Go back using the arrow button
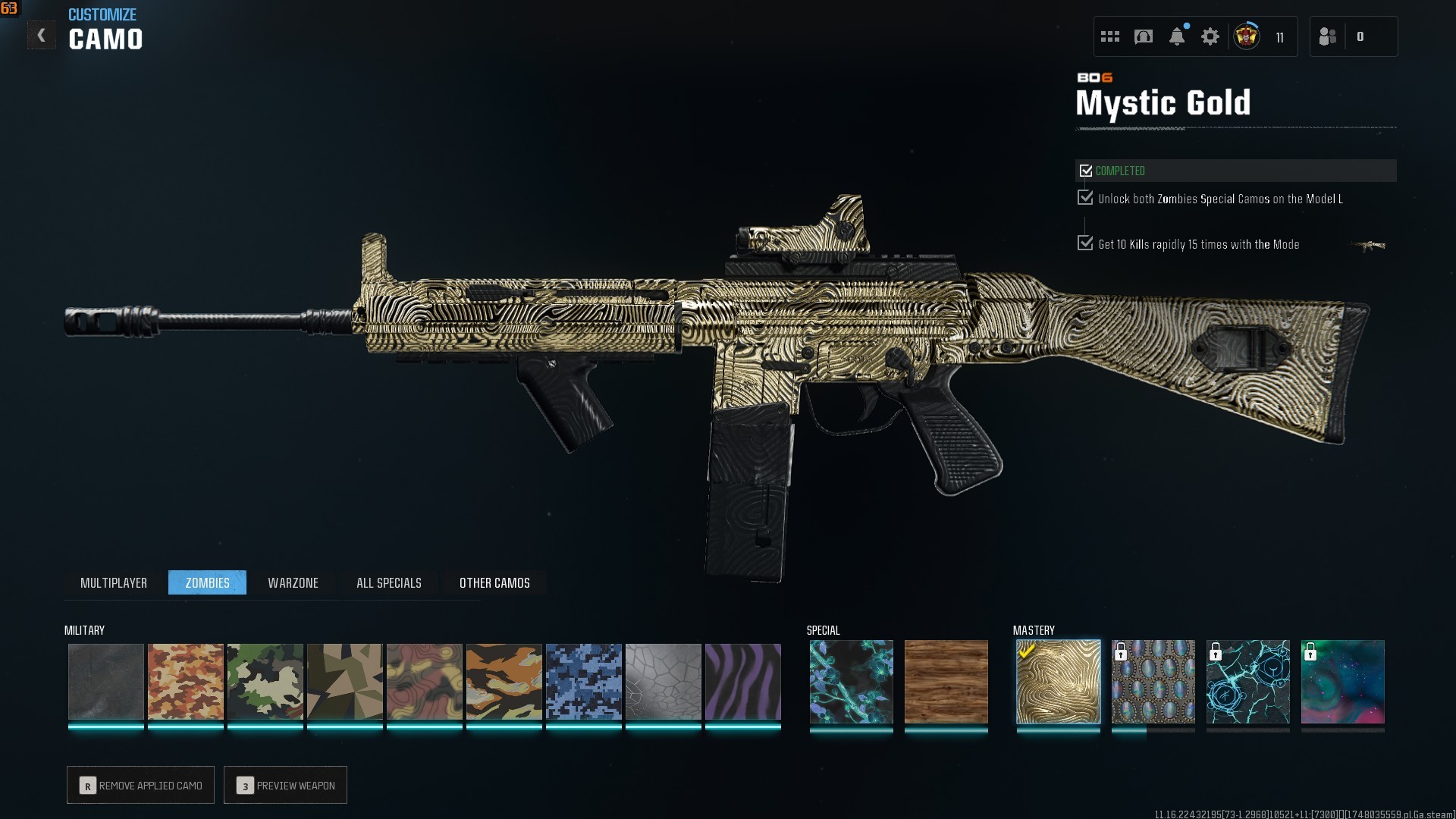Screen dimensions: 1456x819 pos(41,36)
